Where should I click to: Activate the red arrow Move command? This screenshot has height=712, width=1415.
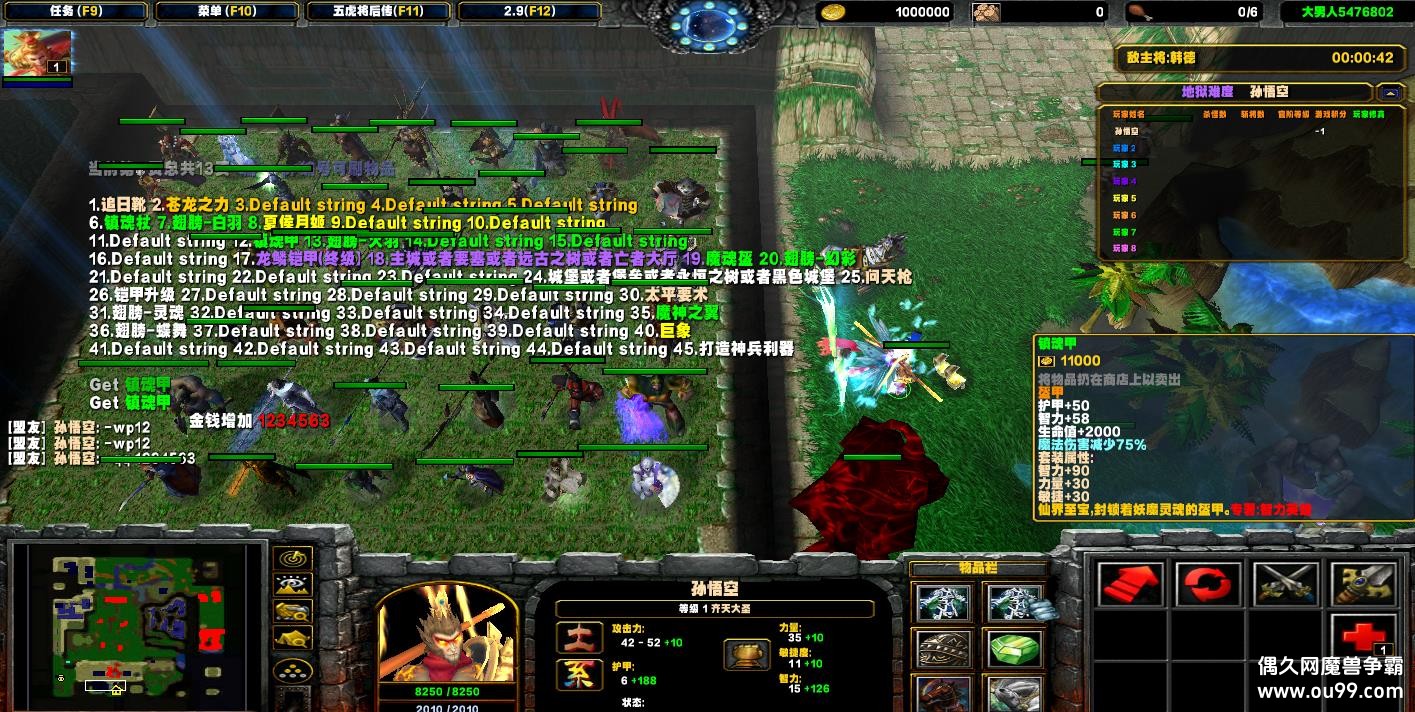(x=1131, y=583)
